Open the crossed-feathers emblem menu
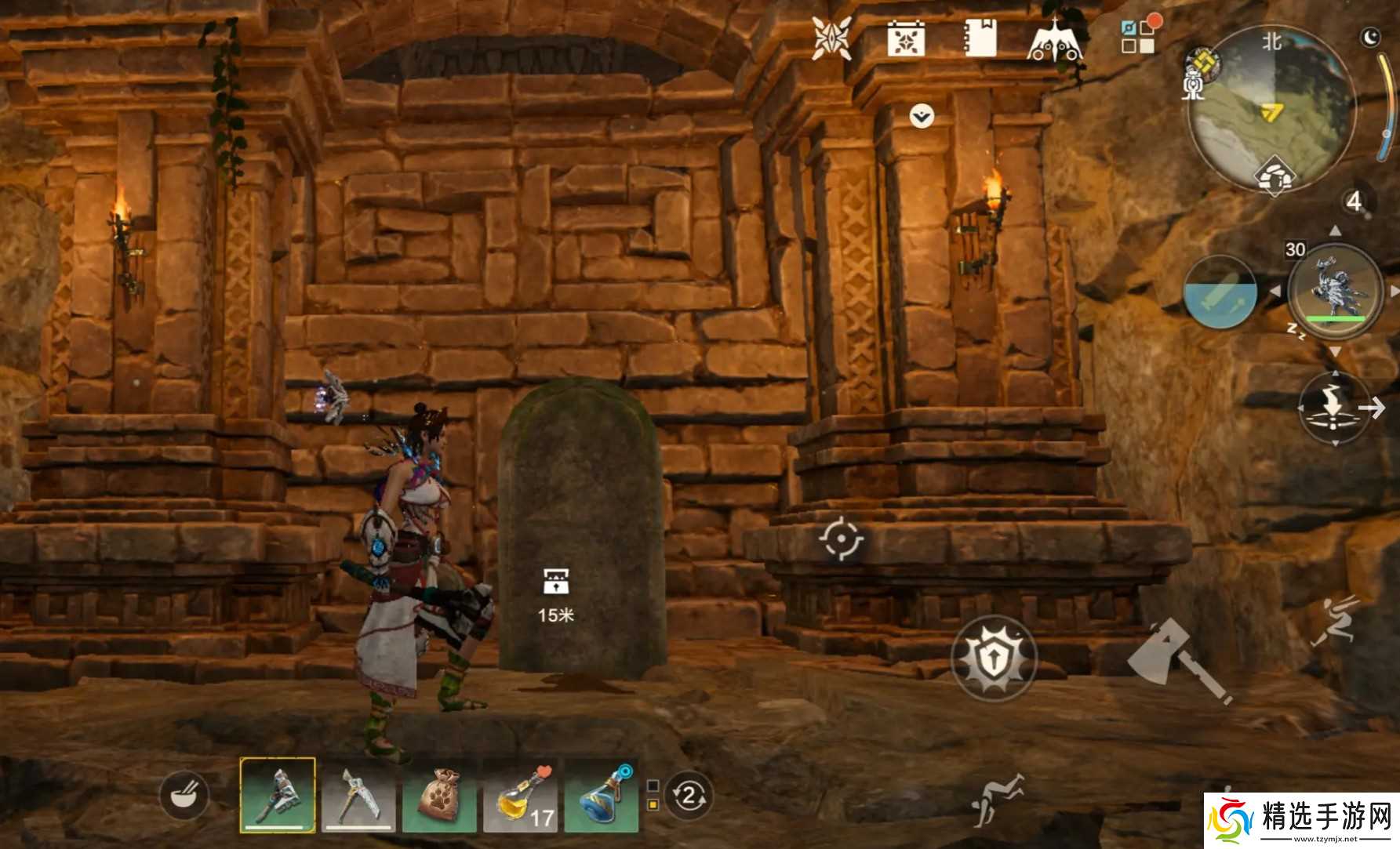Image resolution: width=1400 pixels, height=849 pixels. (831, 38)
